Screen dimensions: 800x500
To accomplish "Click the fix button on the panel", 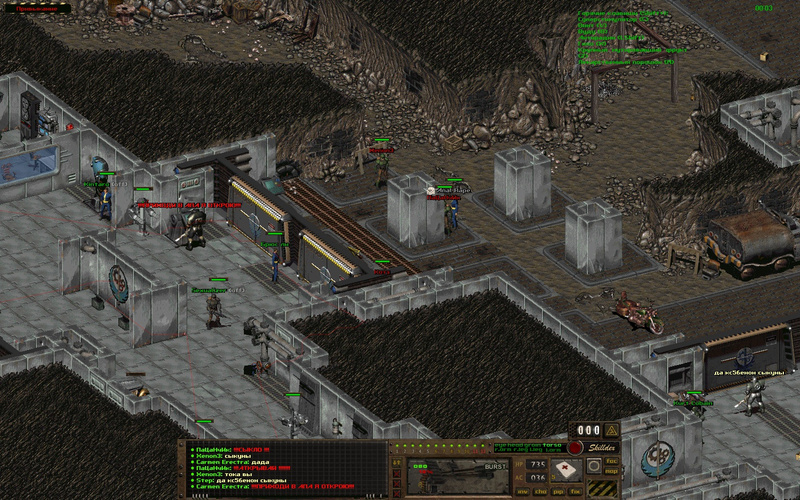I will click(x=575, y=492).
